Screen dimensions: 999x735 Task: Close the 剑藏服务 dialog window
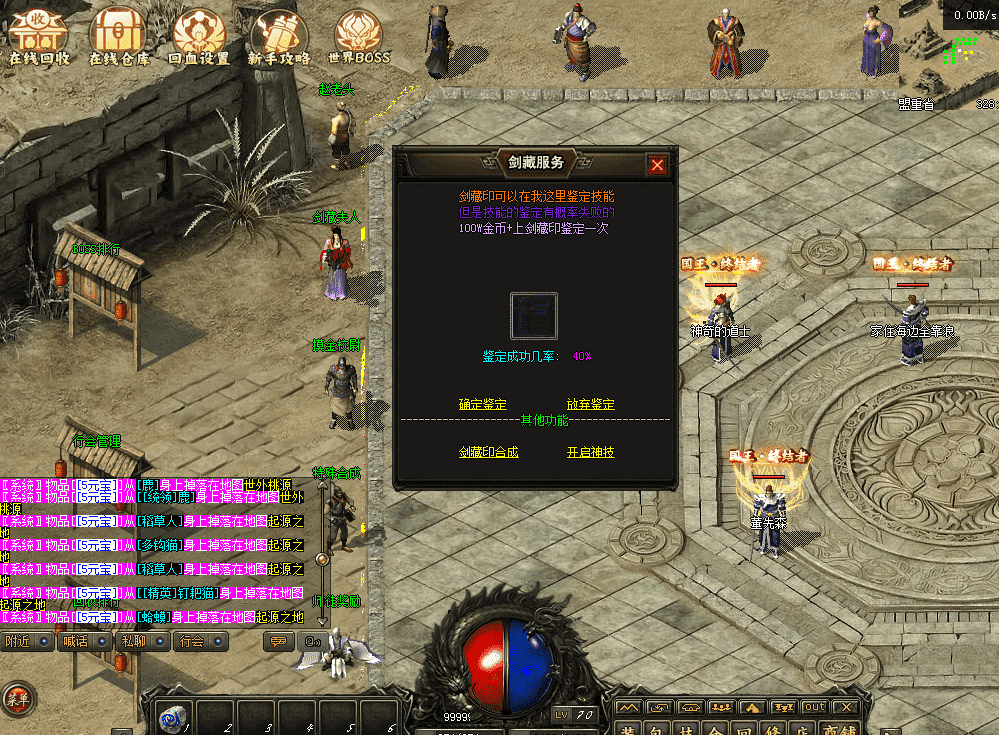(x=657, y=165)
